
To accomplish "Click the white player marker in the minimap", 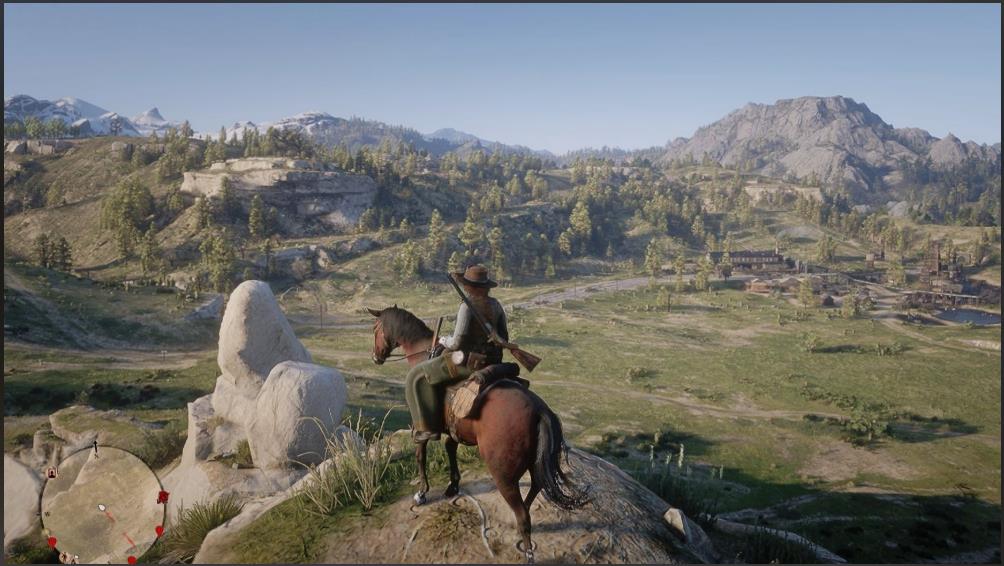I will point(101,507).
